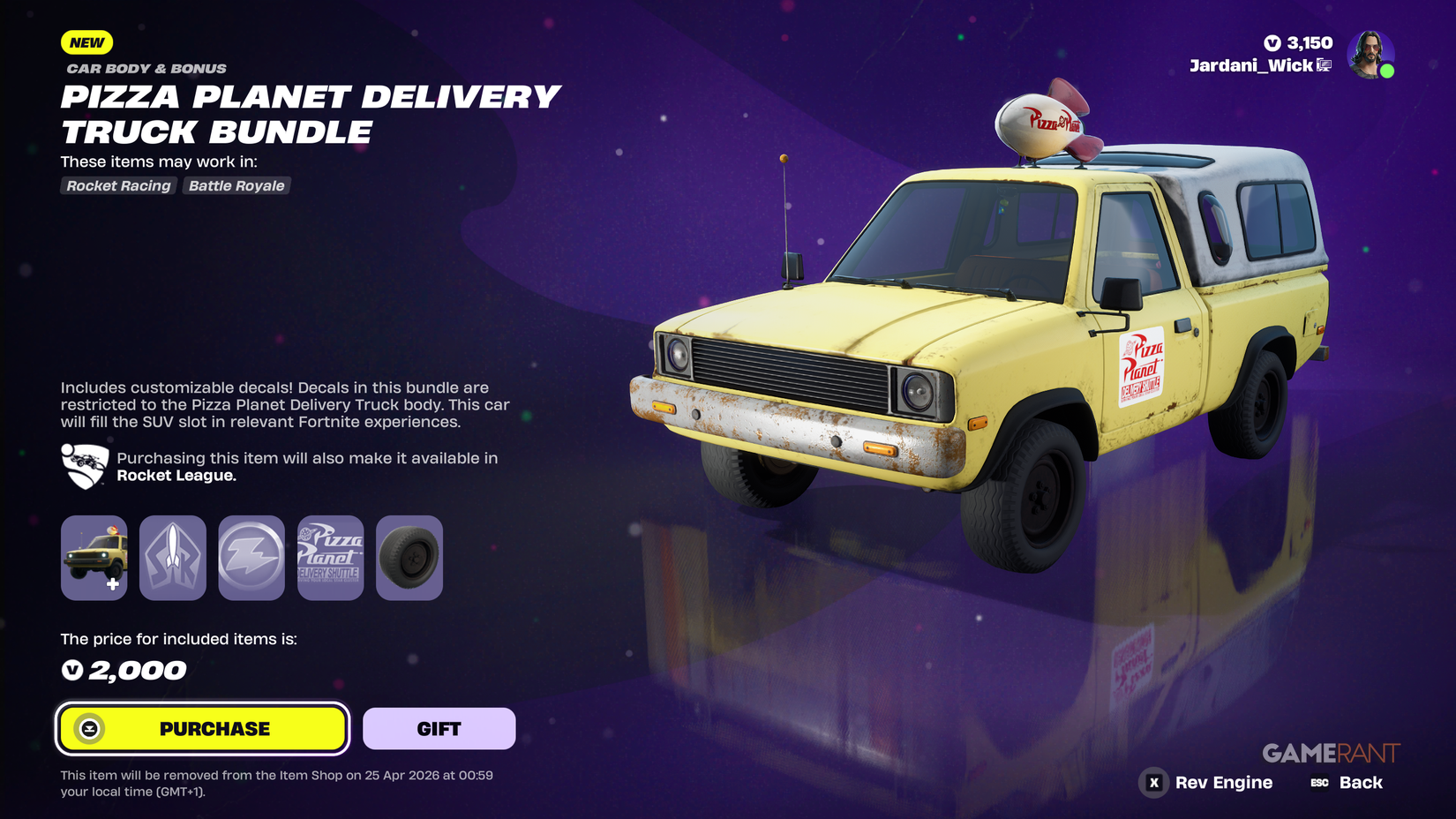Screen dimensions: 1456x819
Task: Select the Battle Royale tag
Action: click(236, 185)
